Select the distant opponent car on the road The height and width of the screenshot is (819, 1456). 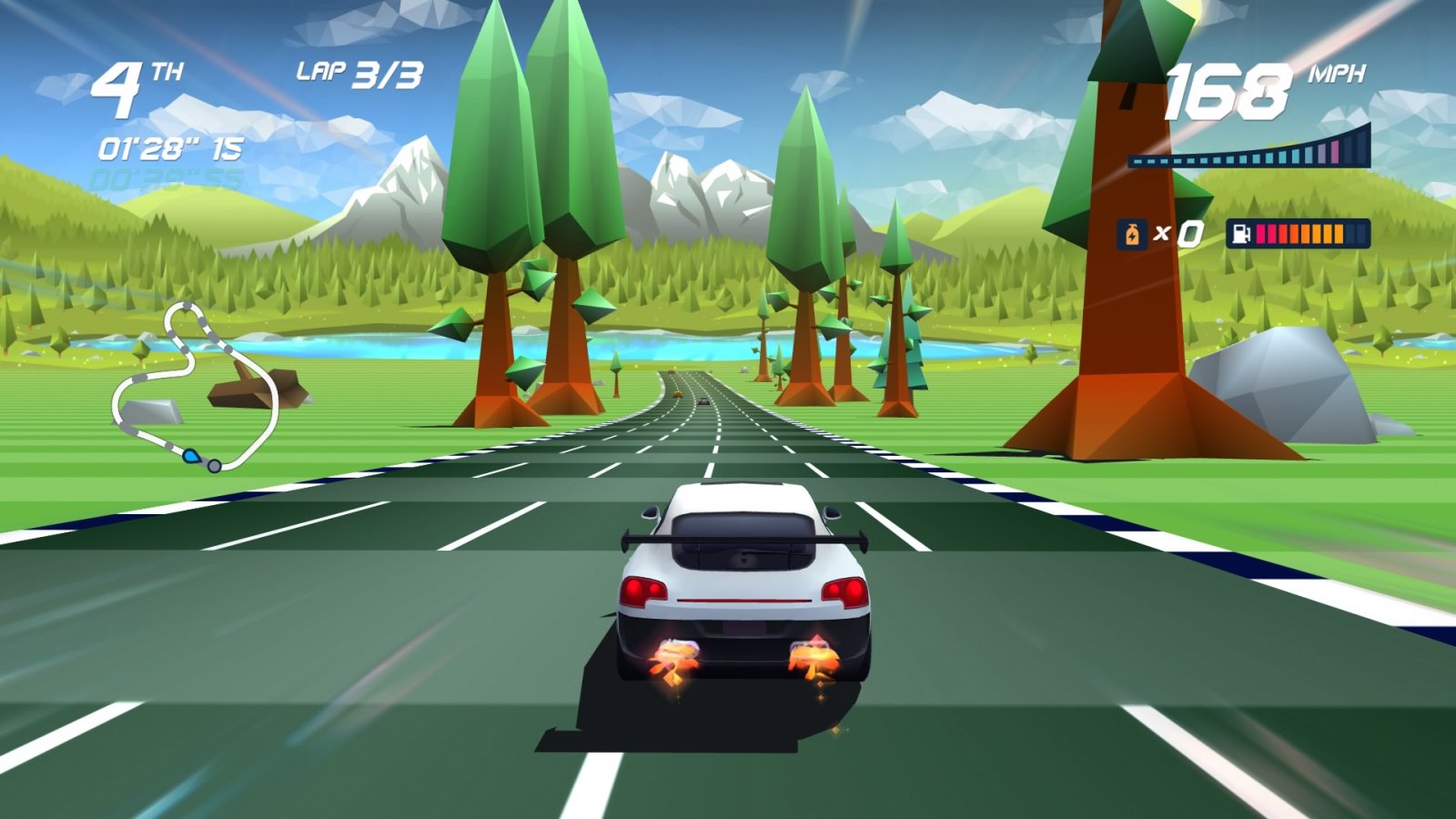pyautogui.click(x=703, y=400)
